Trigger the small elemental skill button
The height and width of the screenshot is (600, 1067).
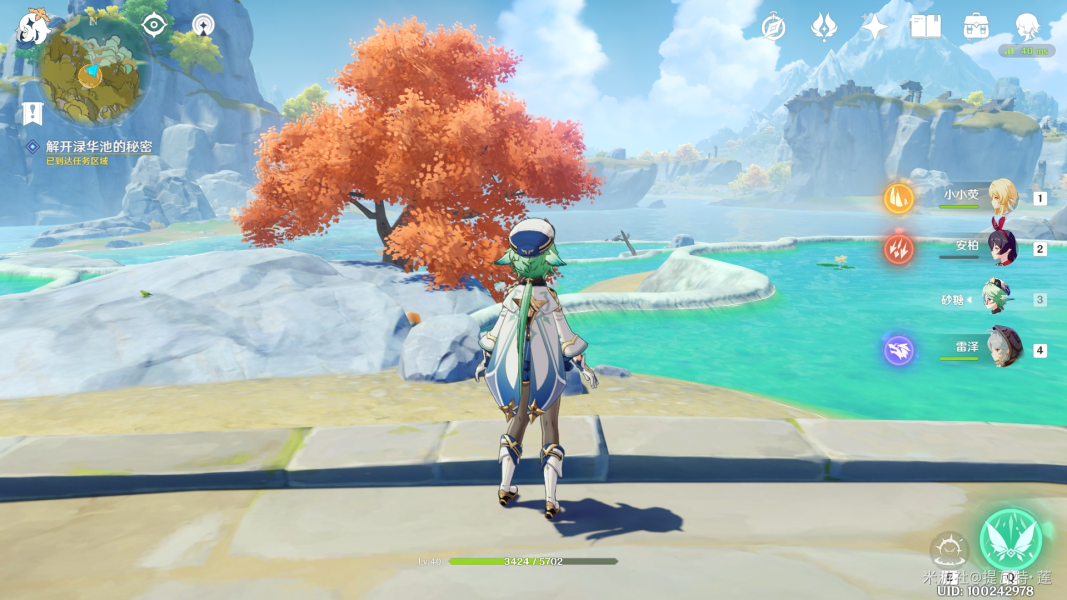click(x=948, y=549)
